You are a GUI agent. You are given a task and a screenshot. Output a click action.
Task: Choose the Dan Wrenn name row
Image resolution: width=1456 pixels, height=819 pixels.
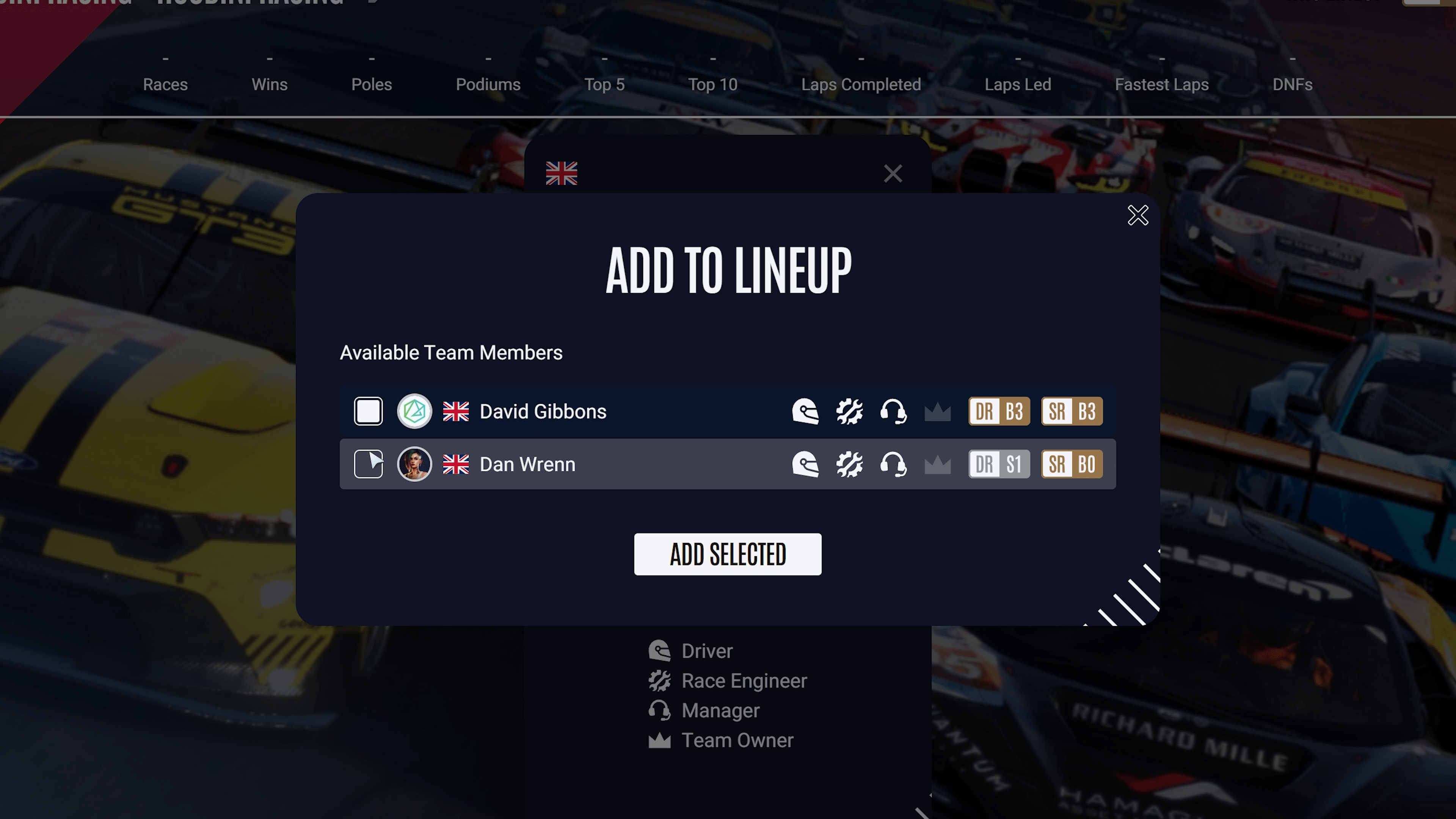click(527, 464)
